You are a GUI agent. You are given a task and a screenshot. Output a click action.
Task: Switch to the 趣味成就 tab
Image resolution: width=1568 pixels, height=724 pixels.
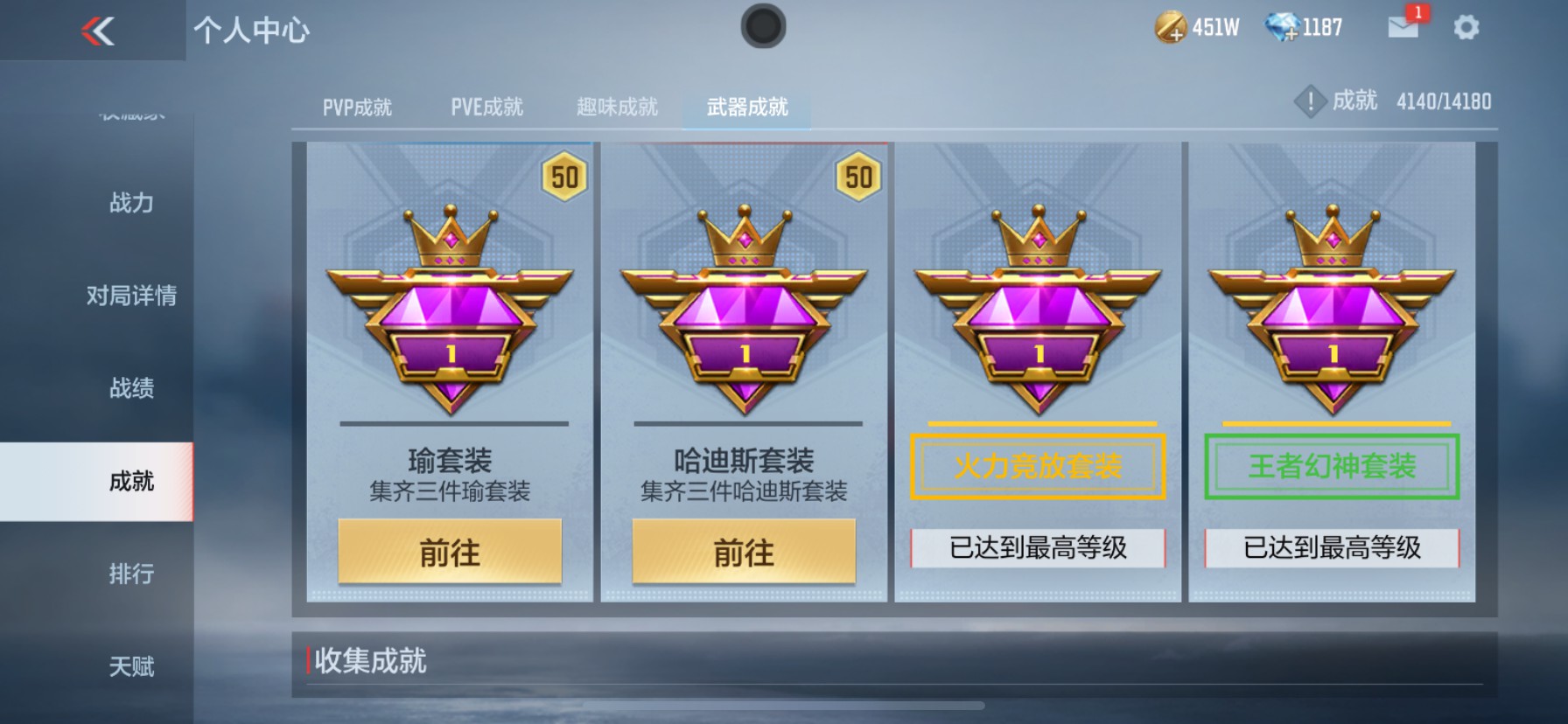click(618, 106)
